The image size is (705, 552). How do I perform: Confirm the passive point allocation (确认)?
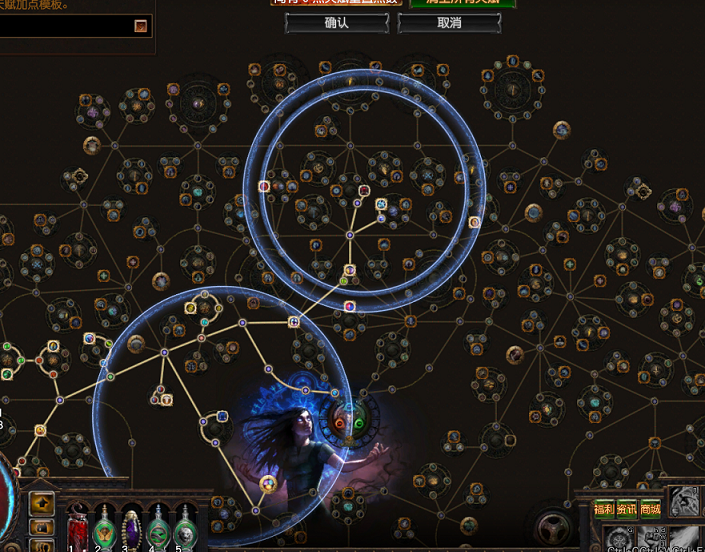click(x=336, y=23)
